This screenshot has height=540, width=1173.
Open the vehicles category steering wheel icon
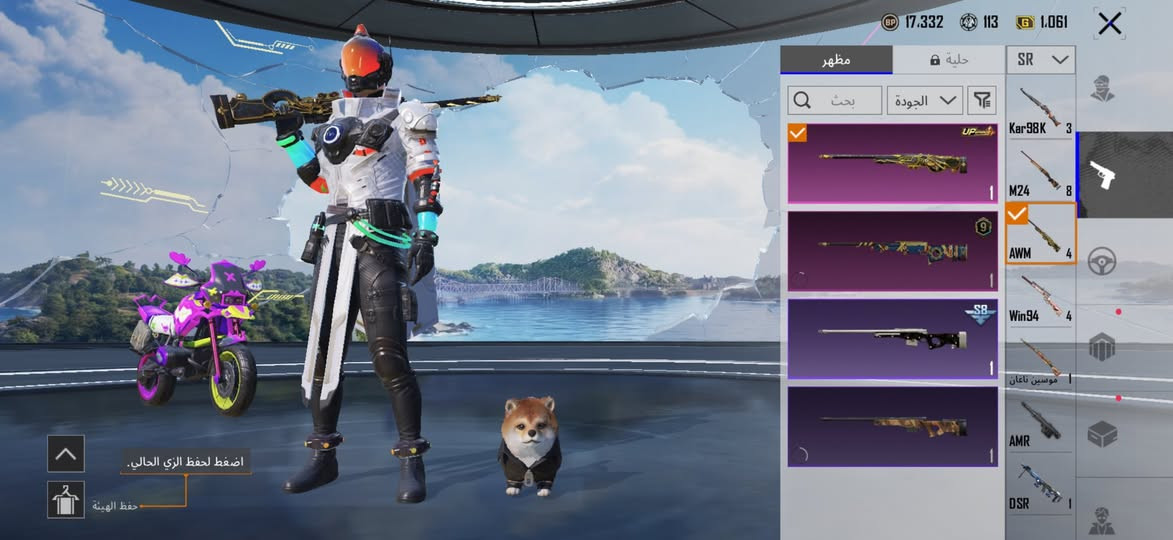click(1102, 260)
